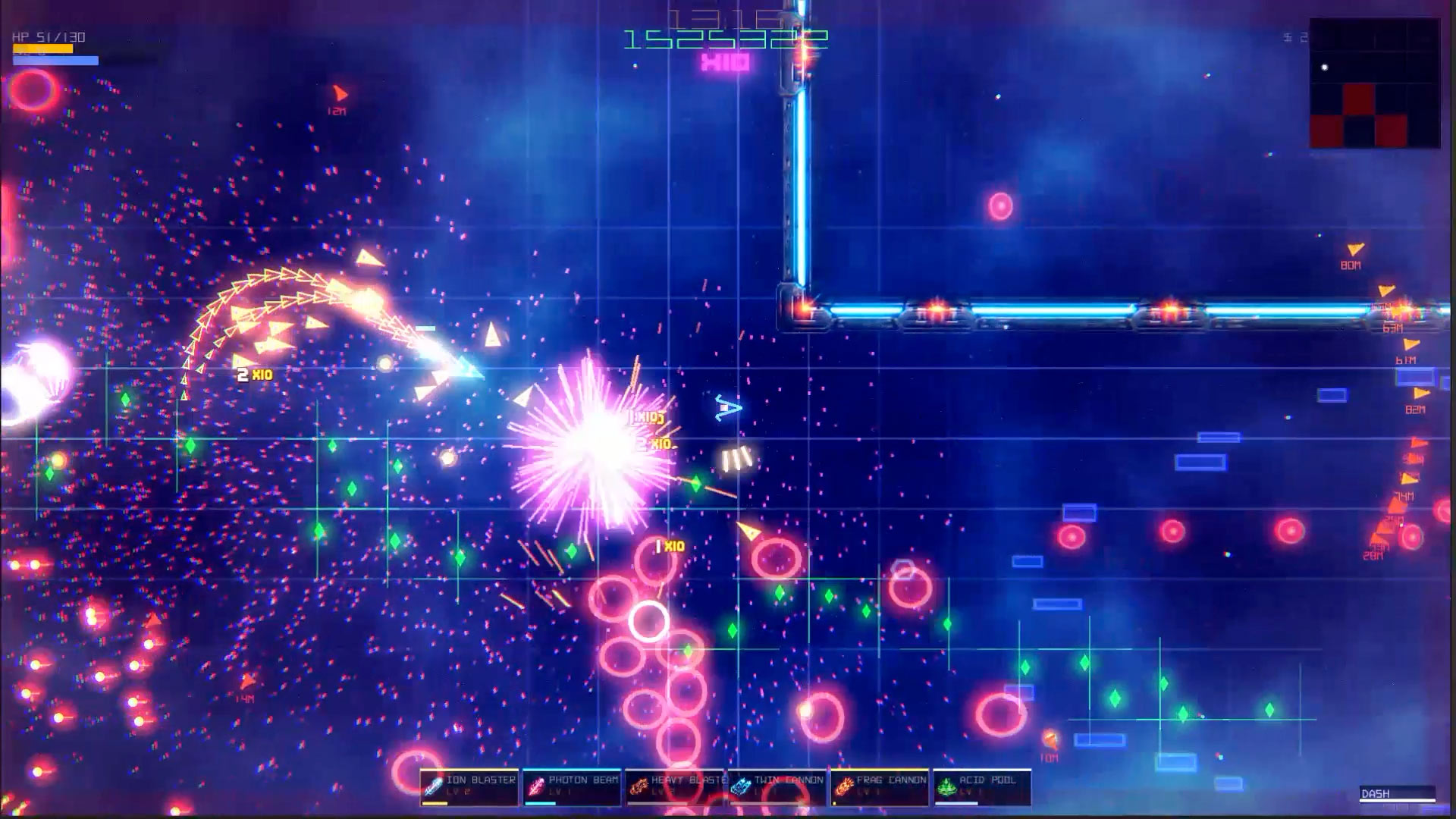The image size is (1456, 819).
Task: Choose the Photon Beam weapon slot
Action: point(573,787)
